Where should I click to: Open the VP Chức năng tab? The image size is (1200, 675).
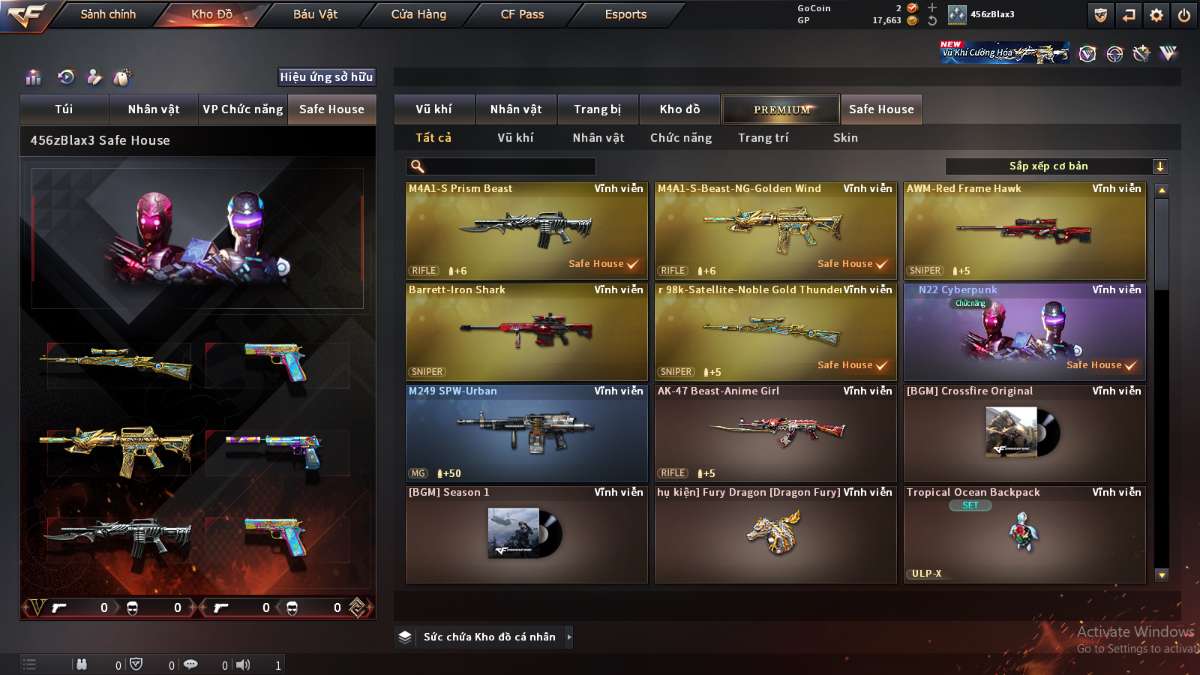243,109
